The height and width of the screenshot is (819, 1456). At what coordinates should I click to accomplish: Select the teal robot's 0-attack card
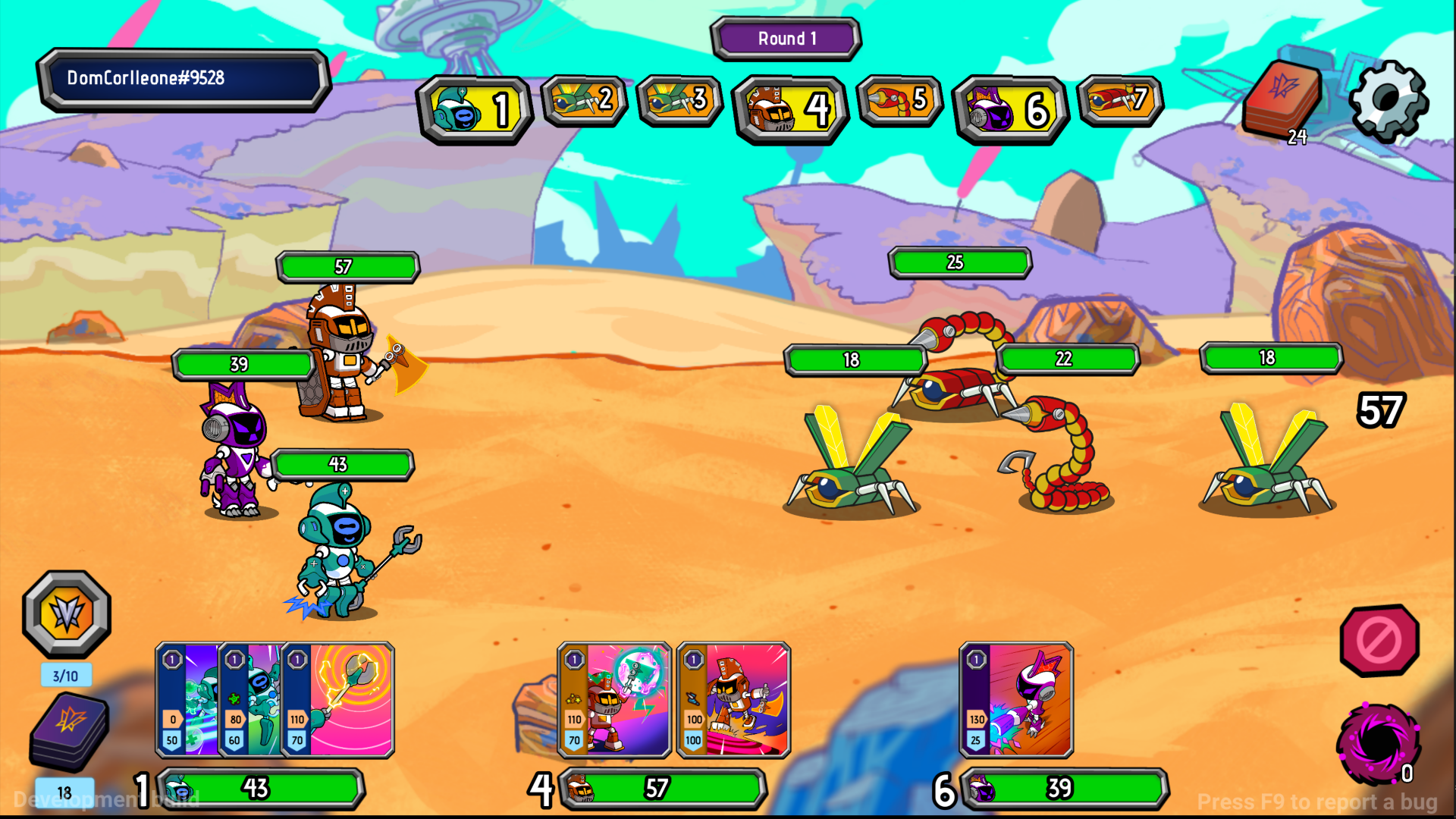pyautogui.click(x=185, y=700)
